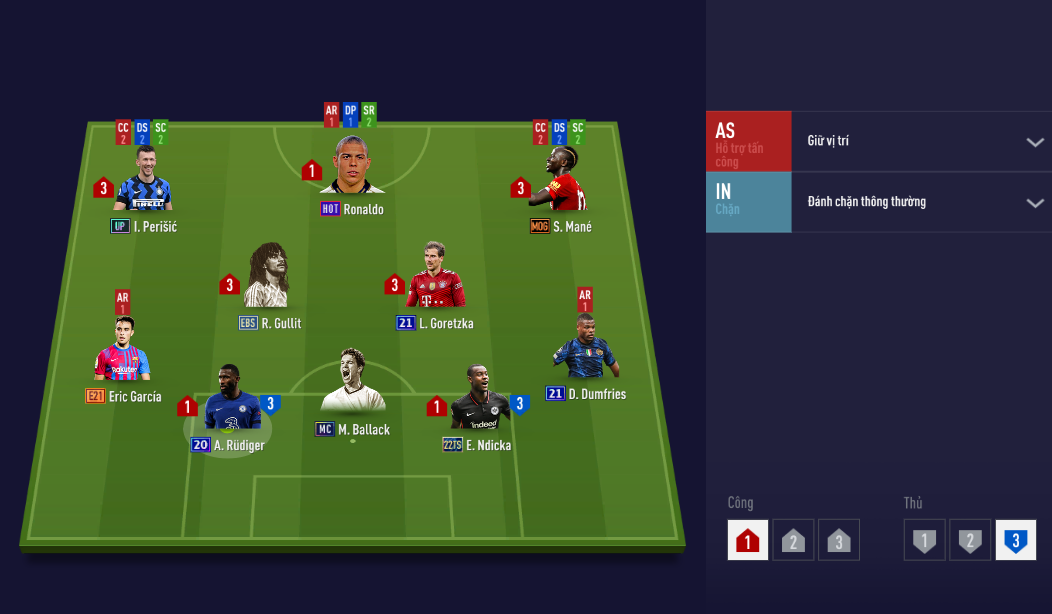Screen dimensions: 1052x614
Task: Select L. Goretzka's player card
Action: (435, 278)
